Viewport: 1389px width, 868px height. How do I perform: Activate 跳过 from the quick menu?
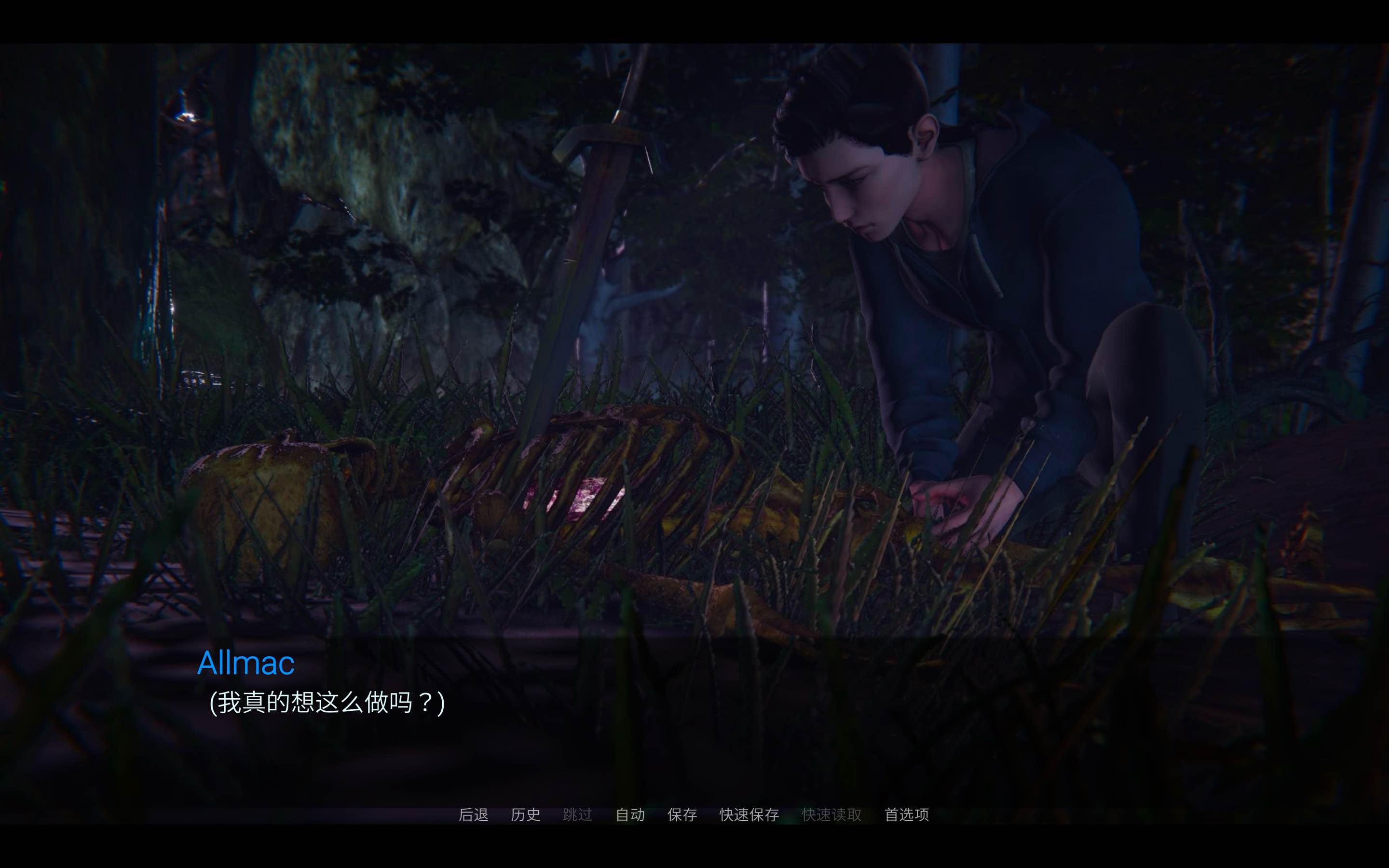[x=578, y=814]
